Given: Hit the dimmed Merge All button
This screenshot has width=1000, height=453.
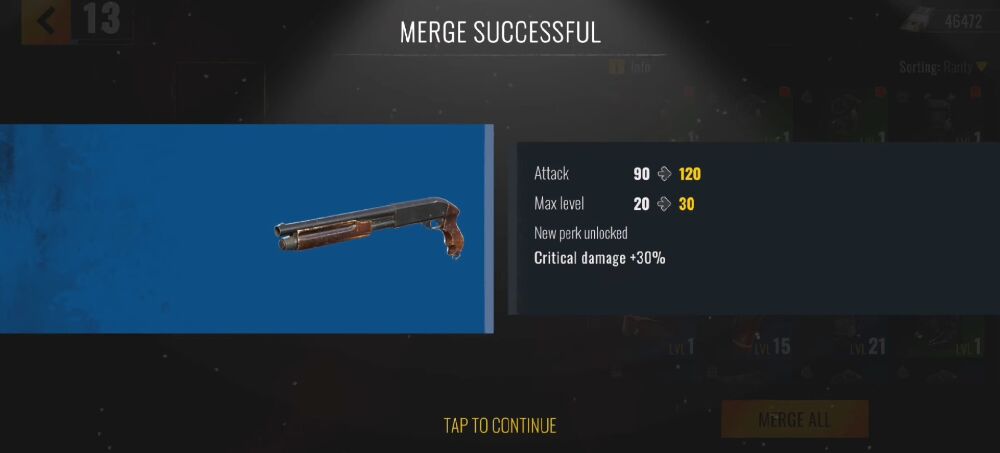Looking at the screenshot, I should point(794,419).
